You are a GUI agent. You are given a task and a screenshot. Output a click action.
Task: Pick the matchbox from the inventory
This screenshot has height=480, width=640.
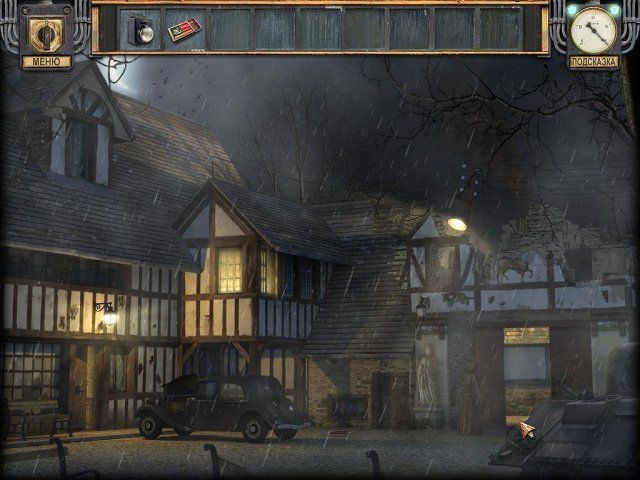(x=184, y=30)
